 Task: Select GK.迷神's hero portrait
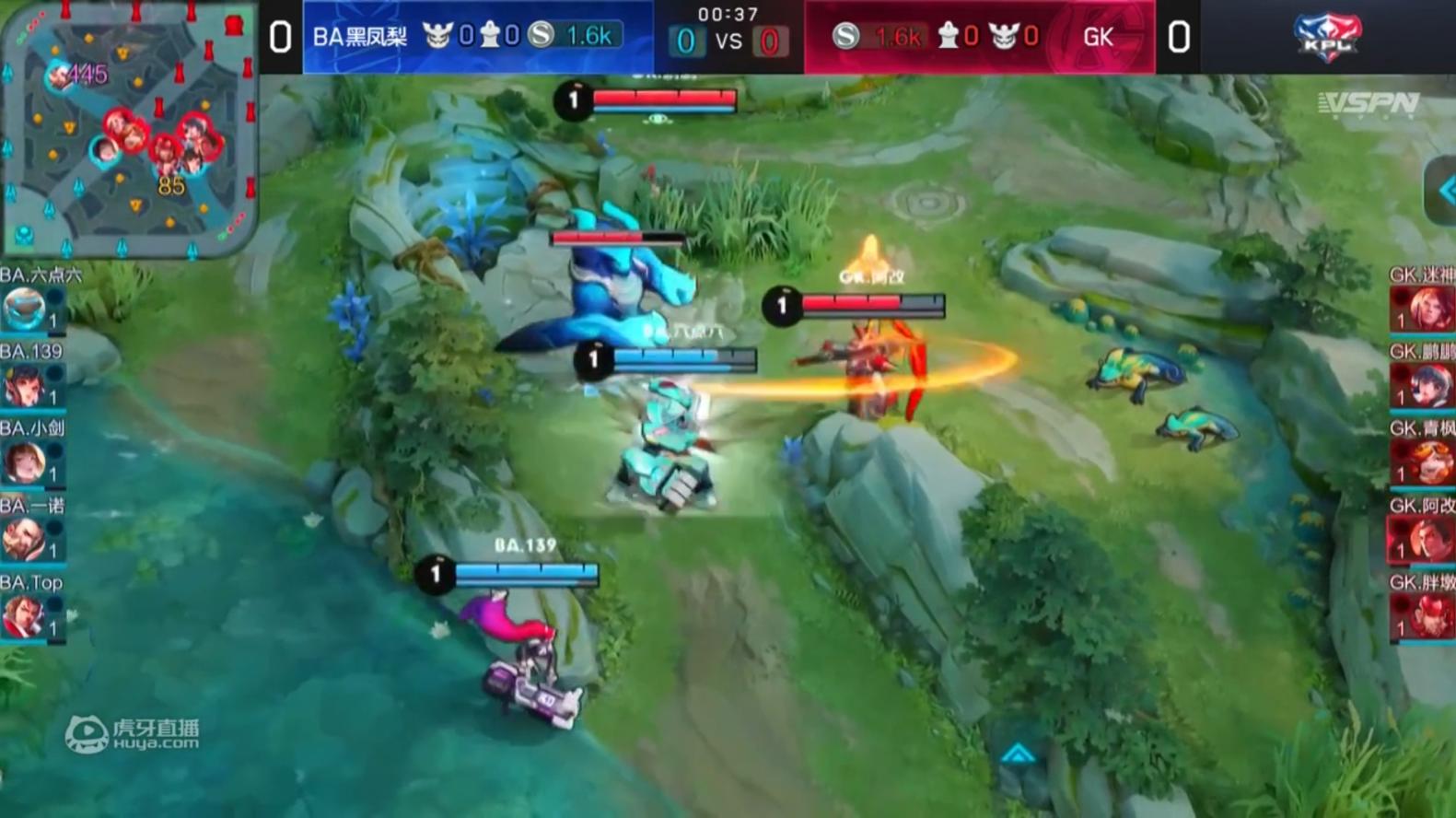point(1426,309)
